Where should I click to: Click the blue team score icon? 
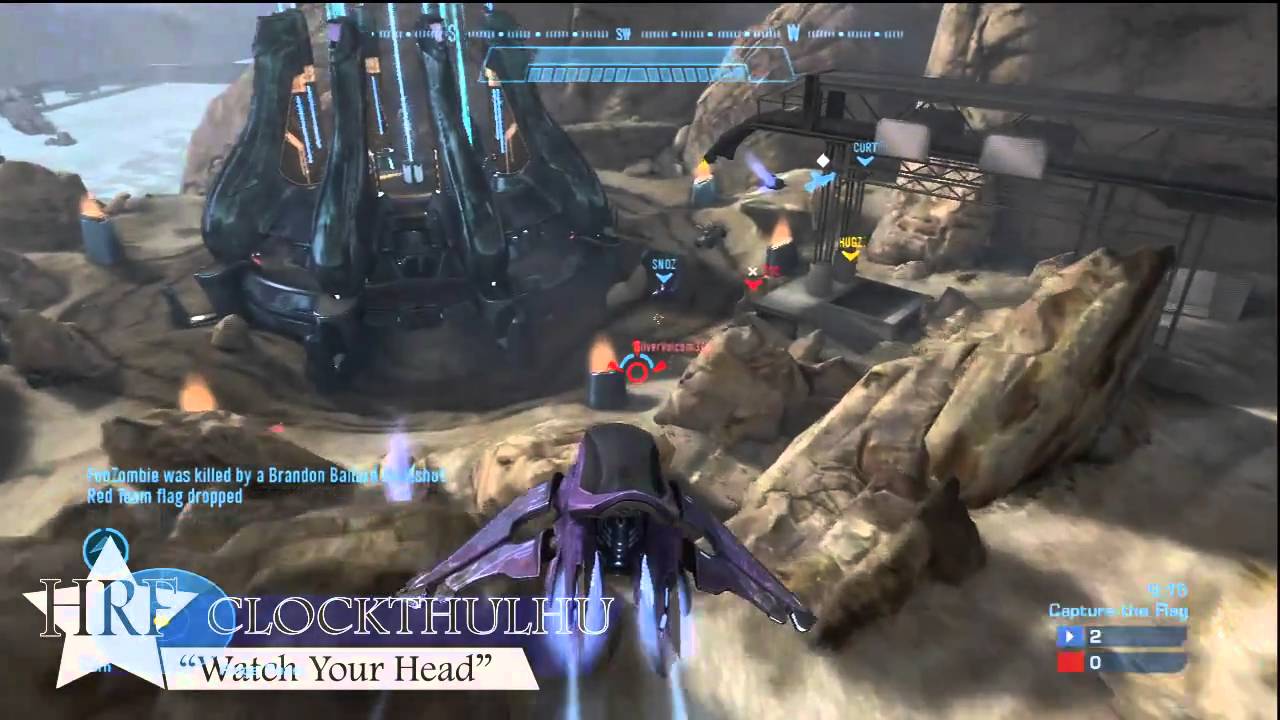[x=1071, y=636]
